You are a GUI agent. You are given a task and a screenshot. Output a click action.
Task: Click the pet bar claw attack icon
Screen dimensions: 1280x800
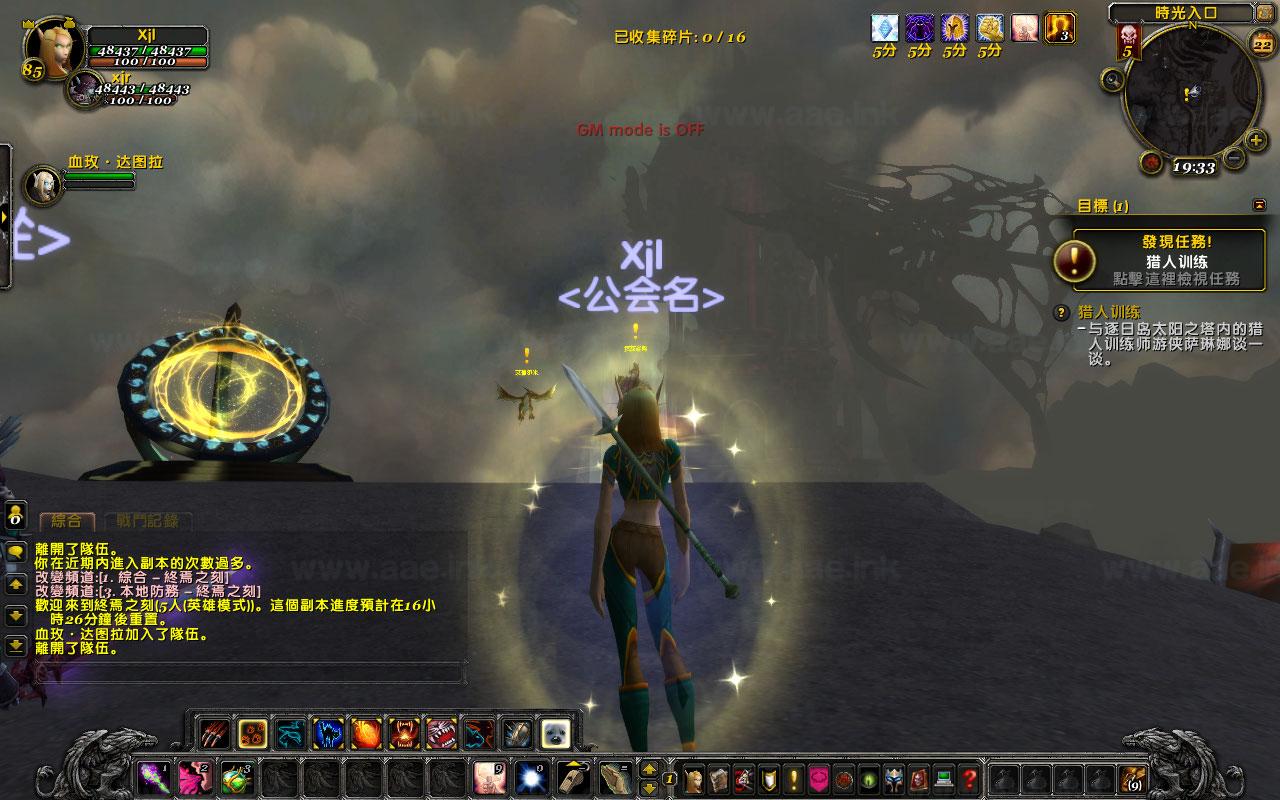(x=214, y=734)
